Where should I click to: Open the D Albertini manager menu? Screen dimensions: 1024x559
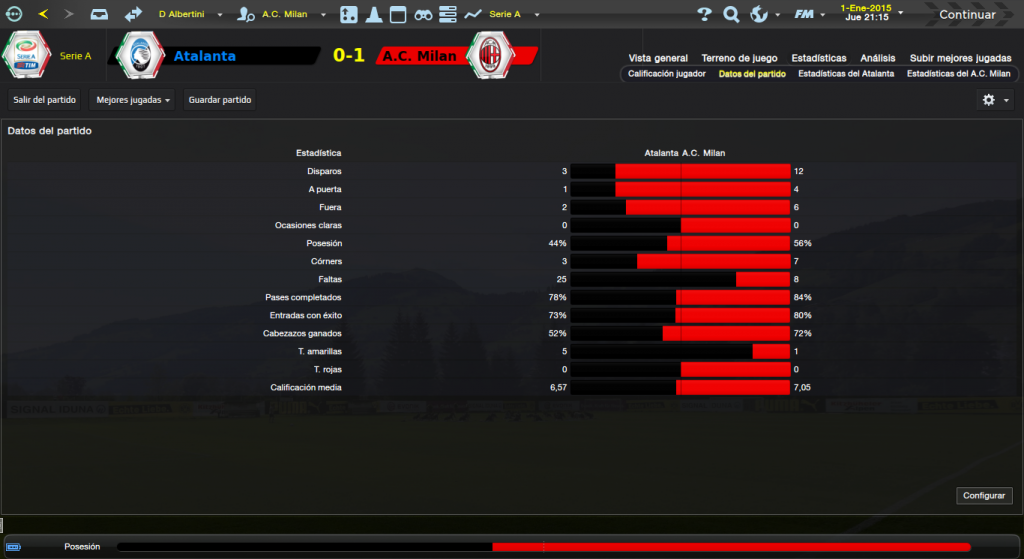point(190,14)
